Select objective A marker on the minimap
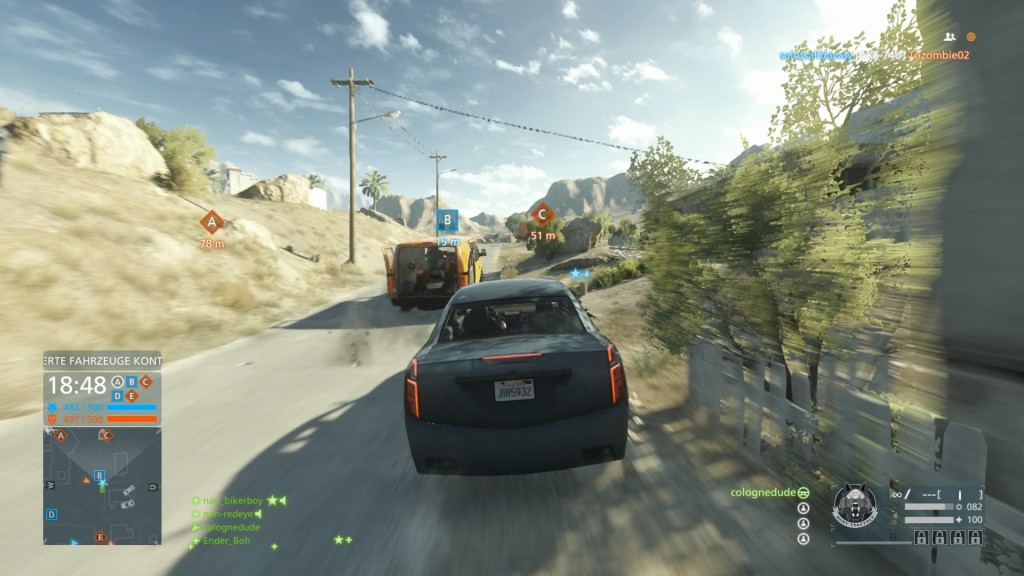 tap(61, 436)
